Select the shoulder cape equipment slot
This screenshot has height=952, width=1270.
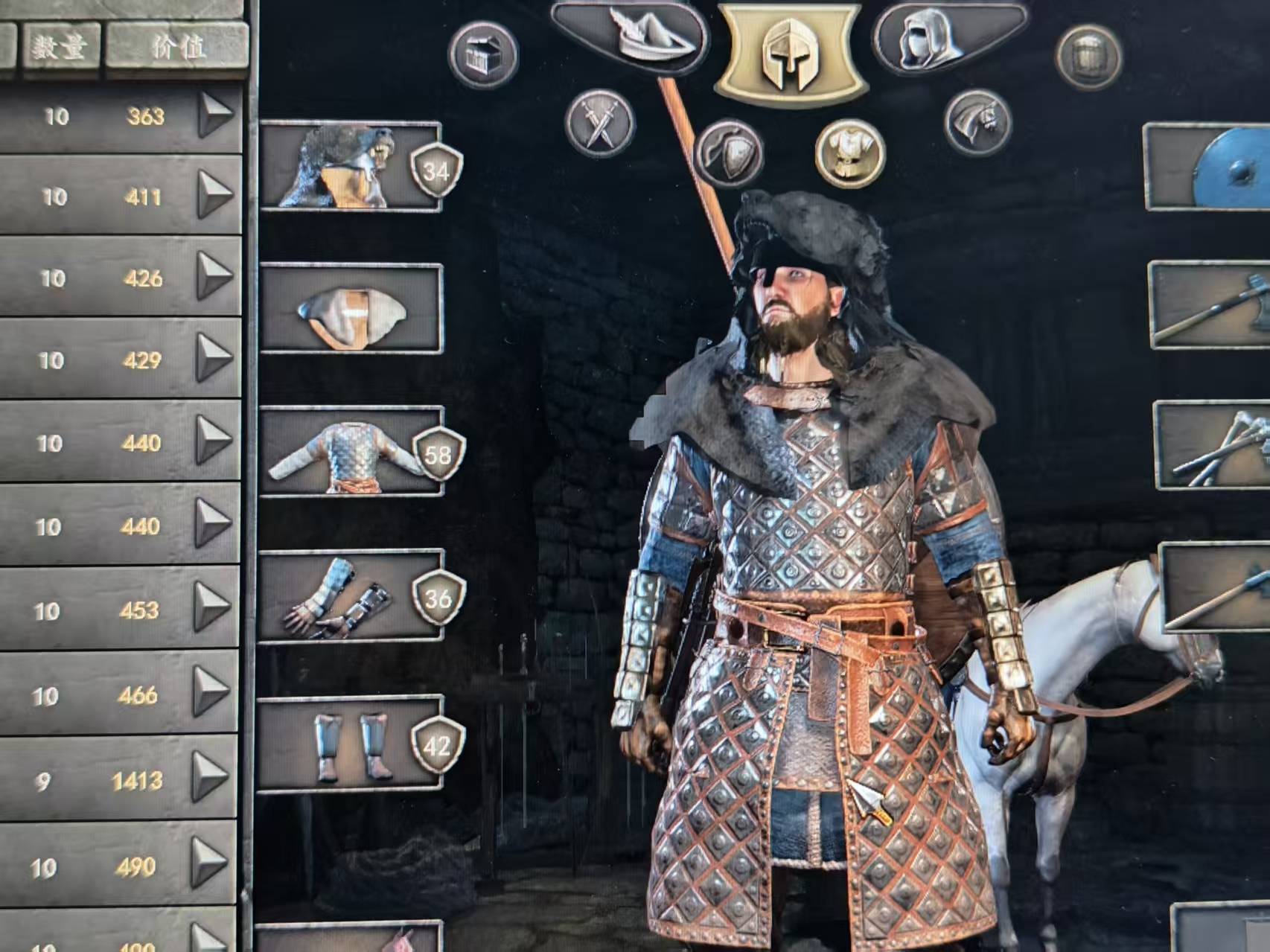[350, 309]
